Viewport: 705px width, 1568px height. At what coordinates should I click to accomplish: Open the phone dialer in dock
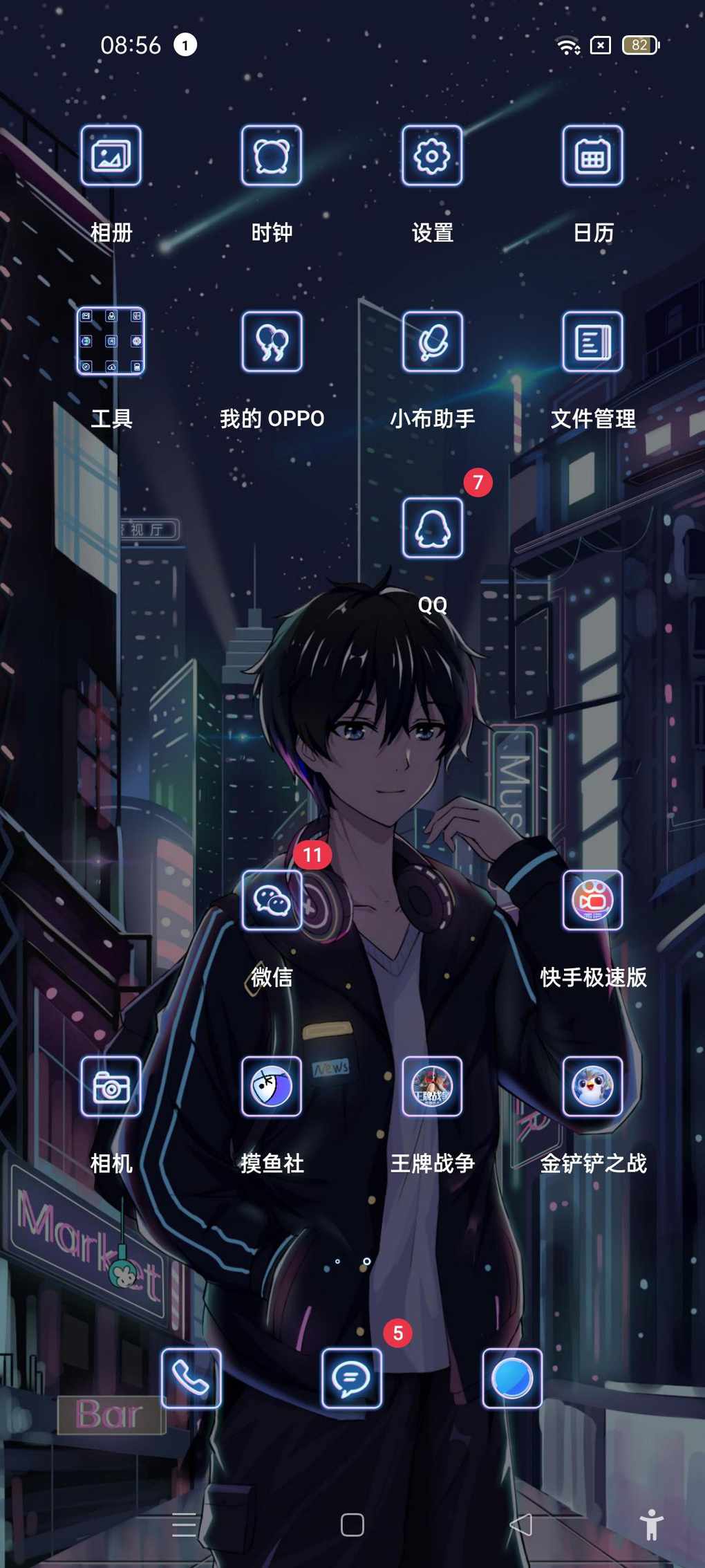(191, 1378)
